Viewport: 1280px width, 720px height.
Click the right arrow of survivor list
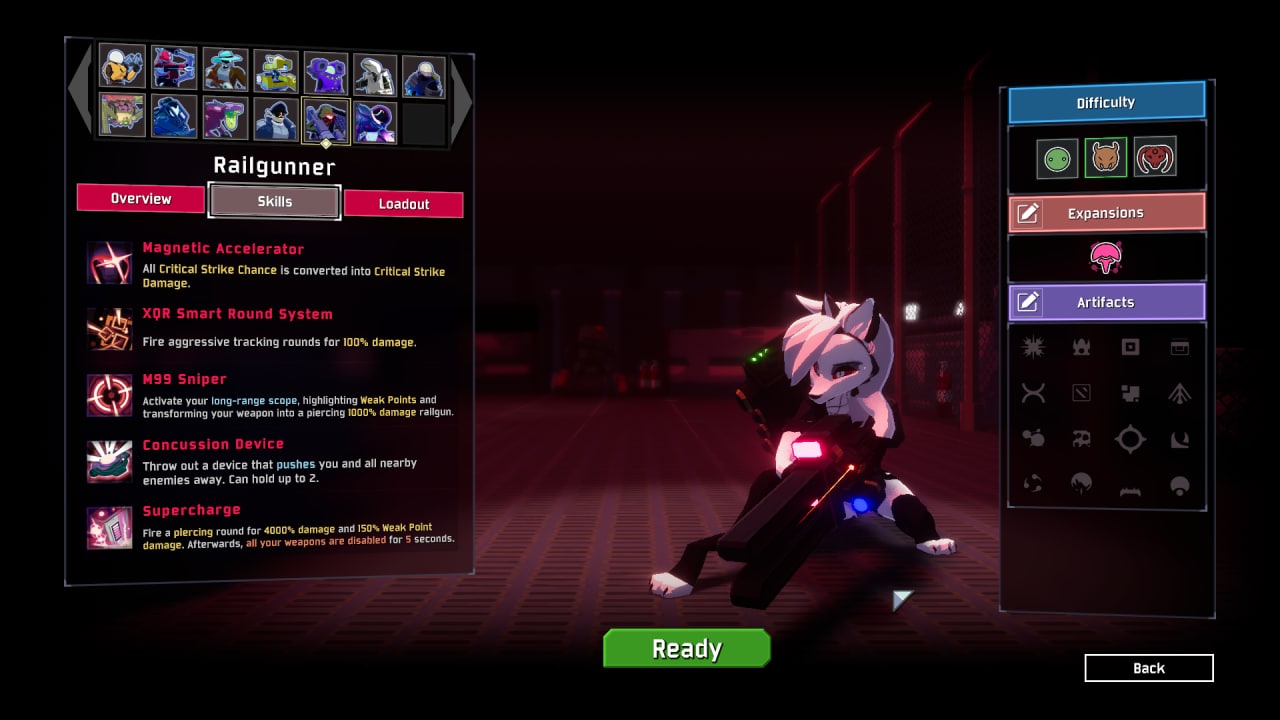(461, 97)
